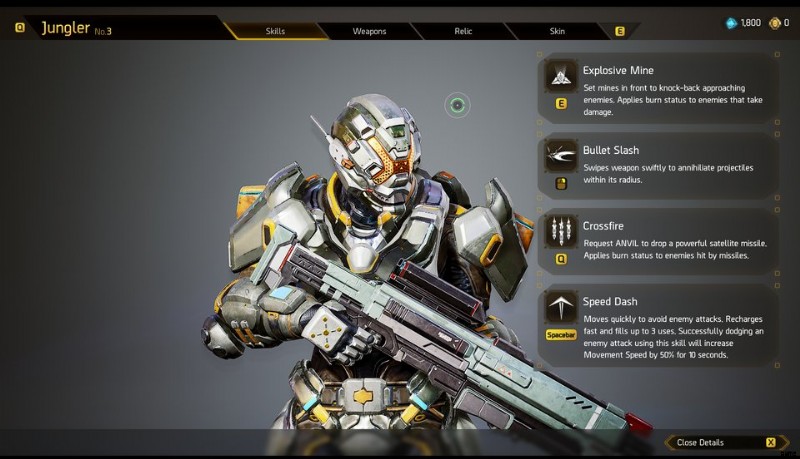This screenshot has width=800, height=459.
Task: Select the Relic tab
Action: (463, 31)
